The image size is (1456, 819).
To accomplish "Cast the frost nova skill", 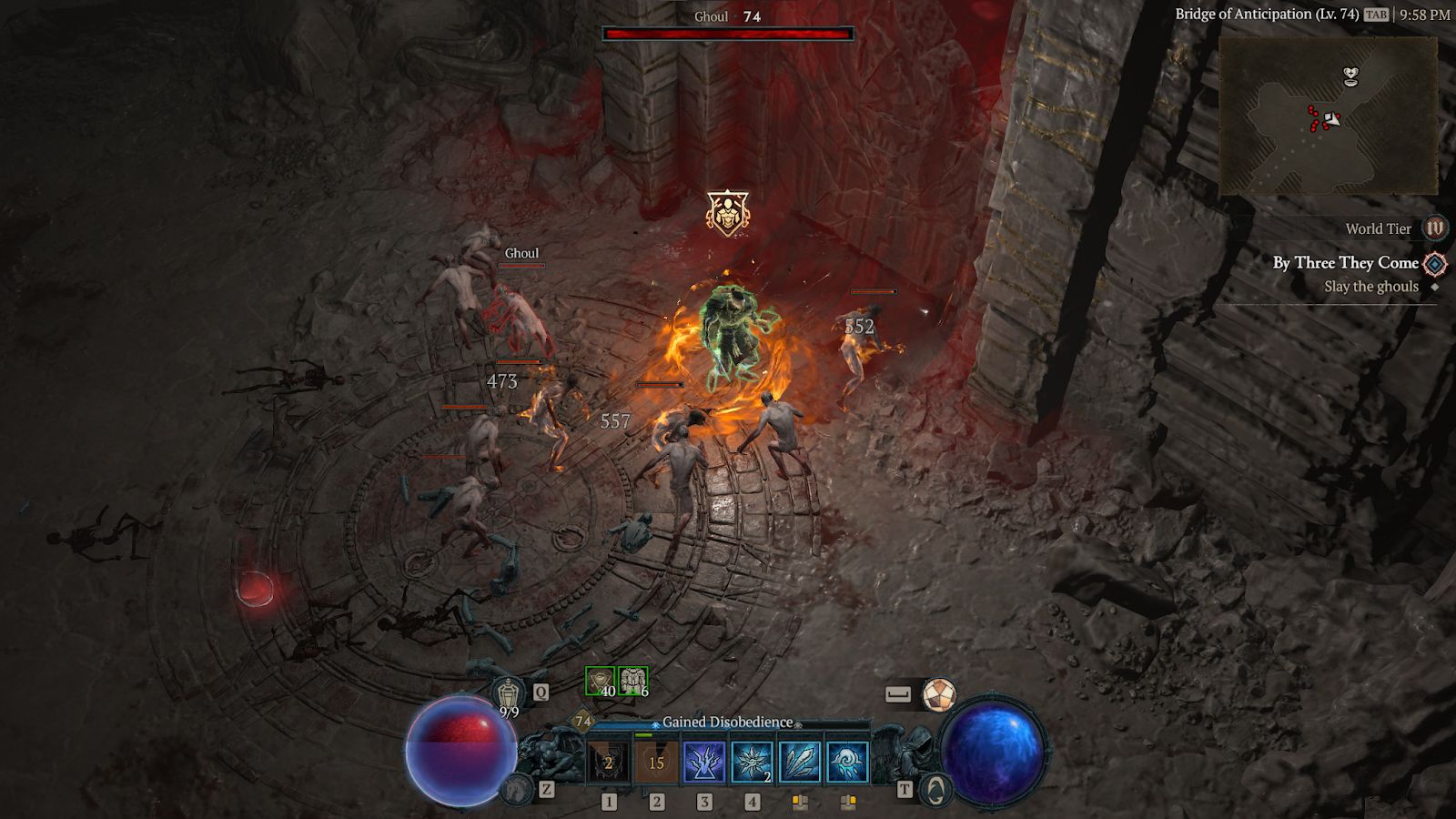I will [x=752, y=763].
